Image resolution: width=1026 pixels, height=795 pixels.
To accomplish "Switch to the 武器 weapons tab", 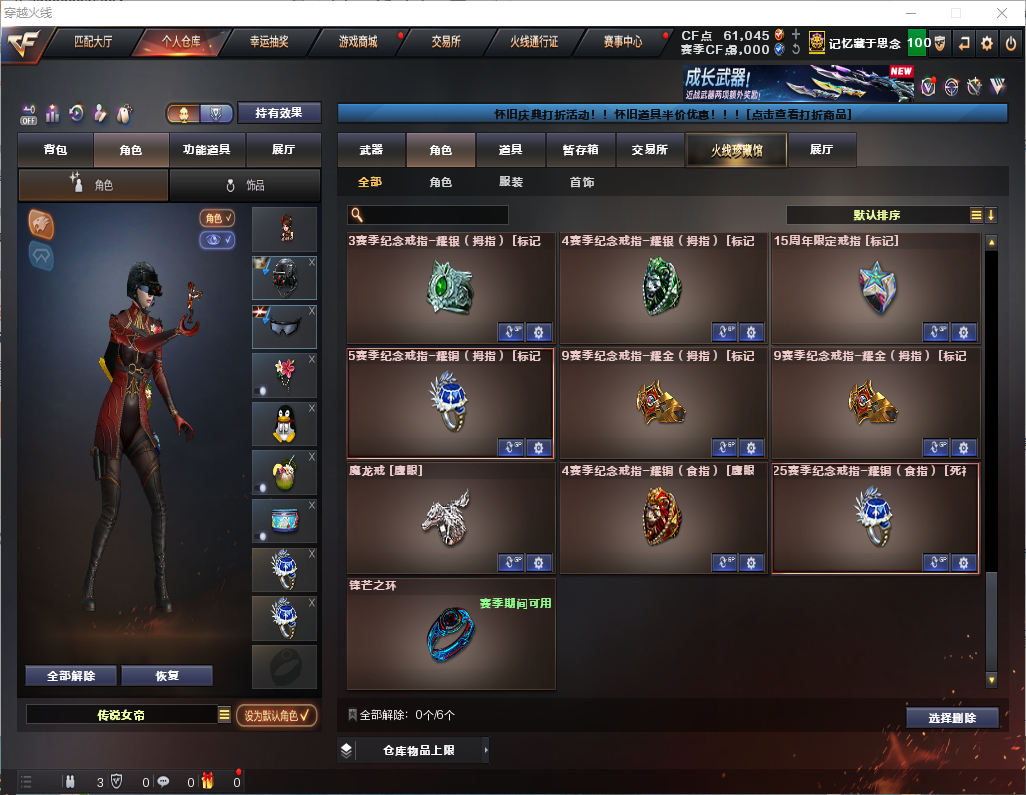I will tap(371, 150).
